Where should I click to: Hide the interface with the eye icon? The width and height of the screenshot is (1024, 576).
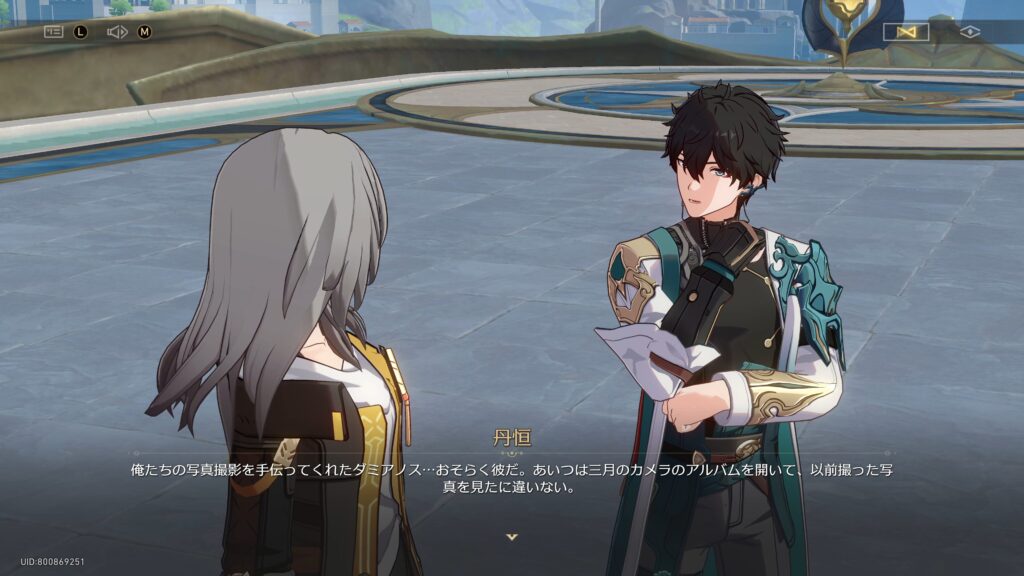969,32
